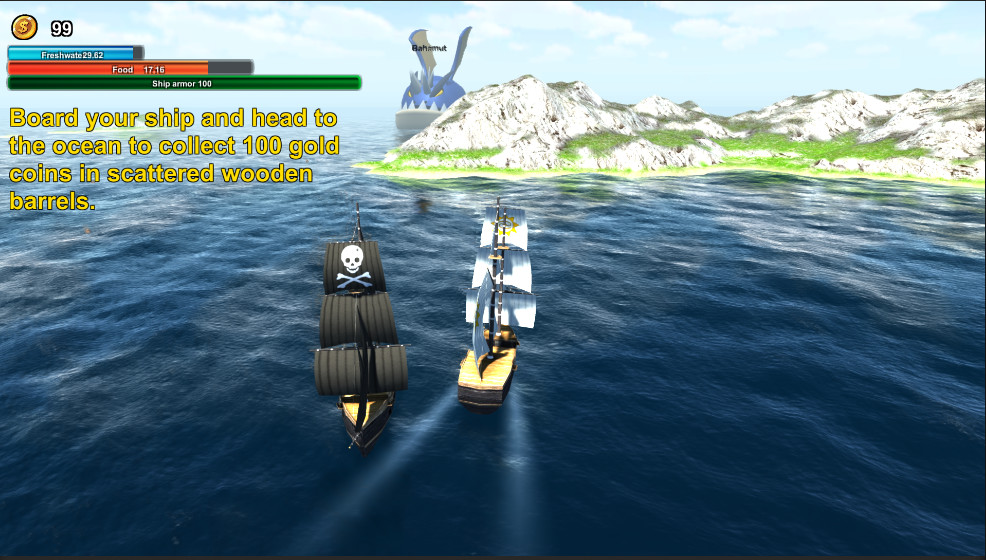Select the gold coin objective text
This screenshot has height=560, width=986.
pyautogui.click(x=175, y=159)
